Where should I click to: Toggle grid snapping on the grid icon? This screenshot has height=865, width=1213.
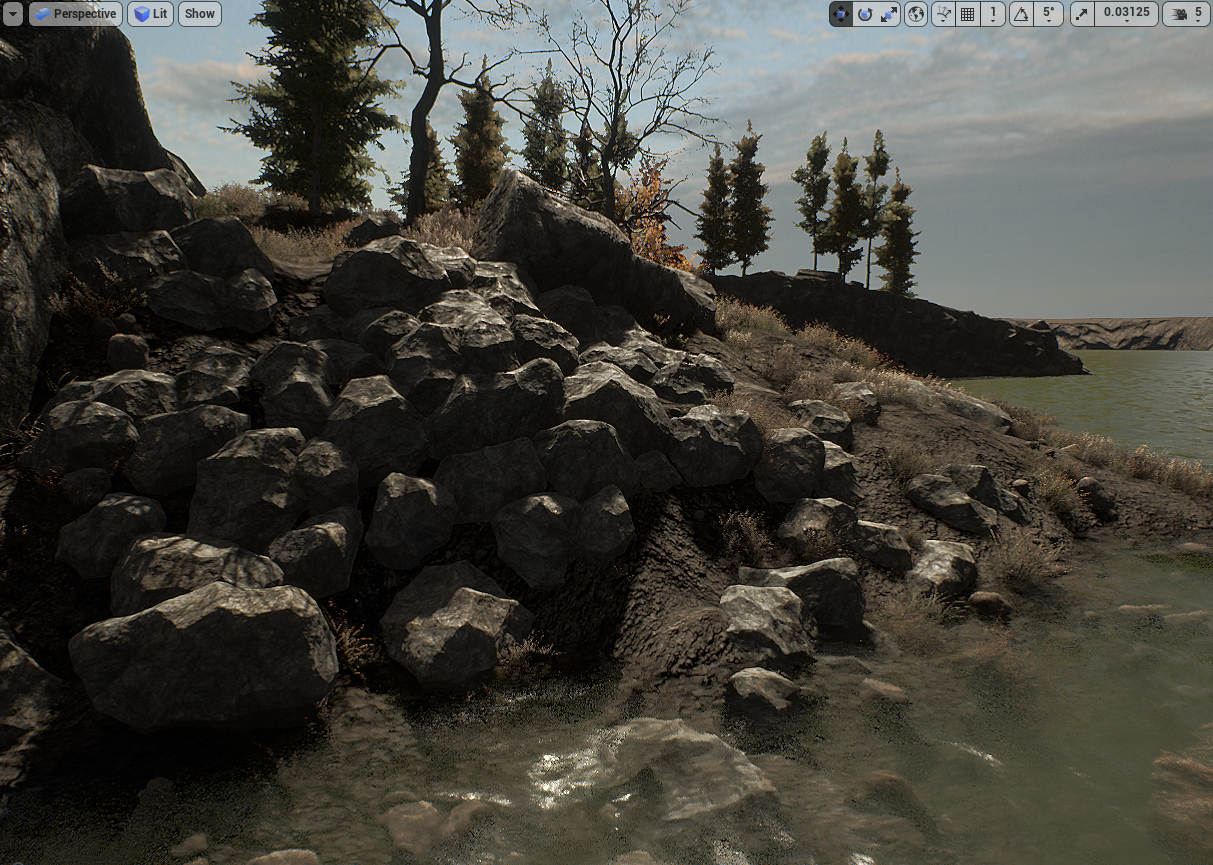967,14
